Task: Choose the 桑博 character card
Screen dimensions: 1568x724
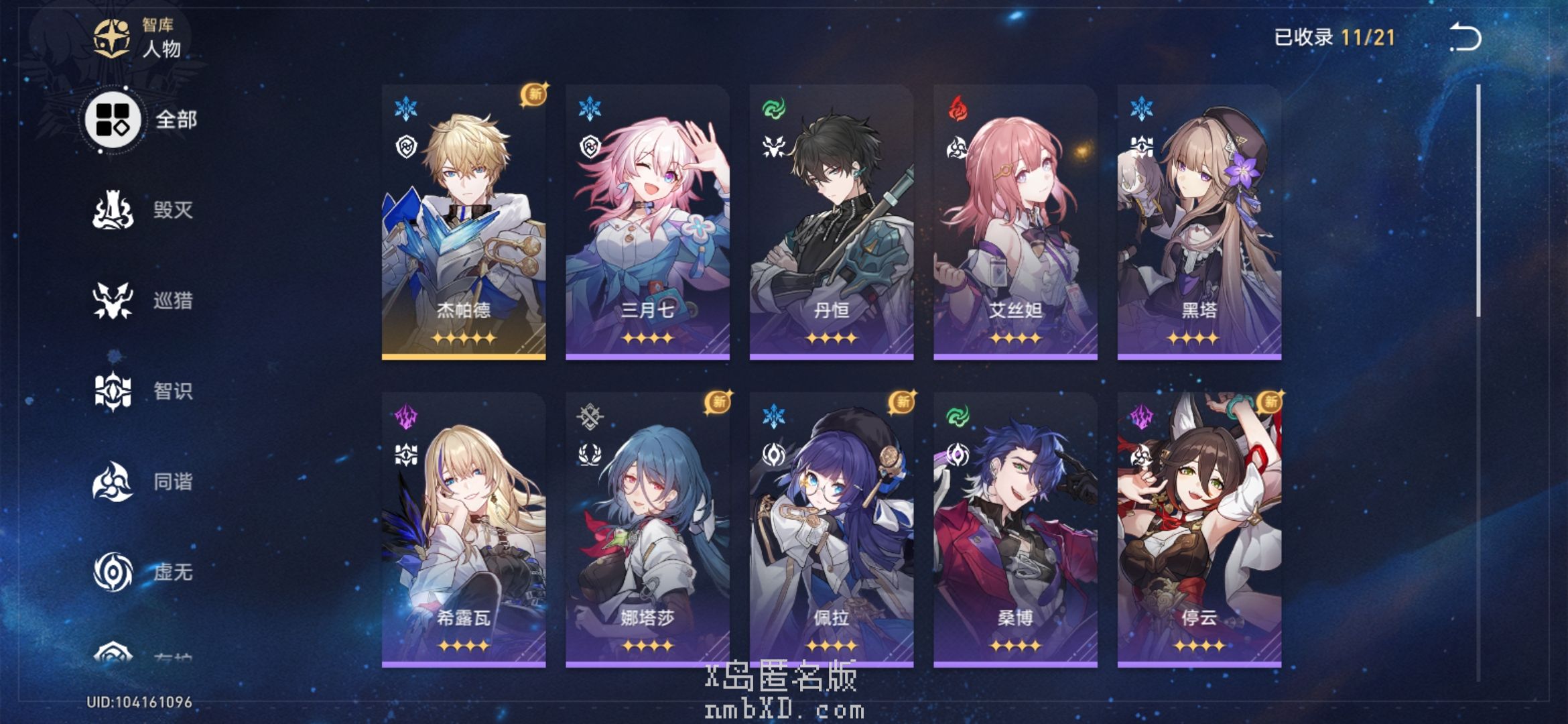Action: (x=1015, y=530)
